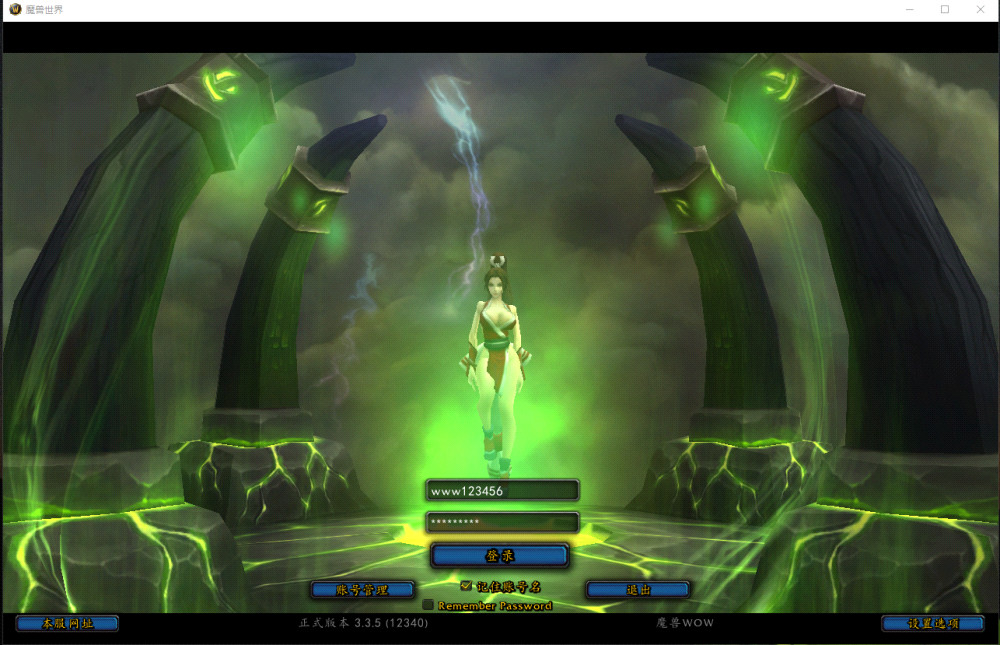The width and height of the screenshot is (1000, 645).
Task: Click the account name input field
Action: [x=502, y=490]
